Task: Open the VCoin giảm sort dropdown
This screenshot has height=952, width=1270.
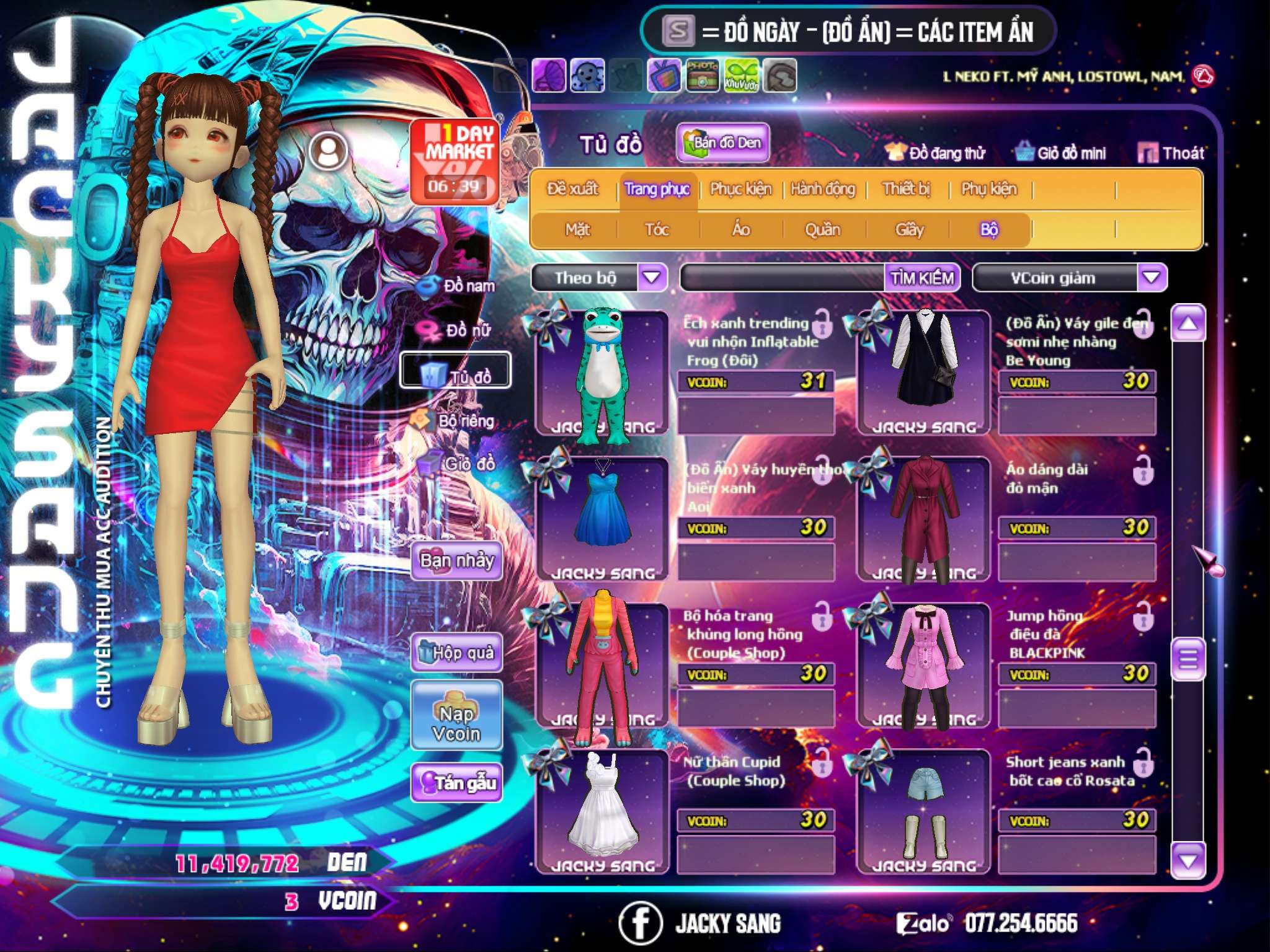Action: (x=1151, y=277)
